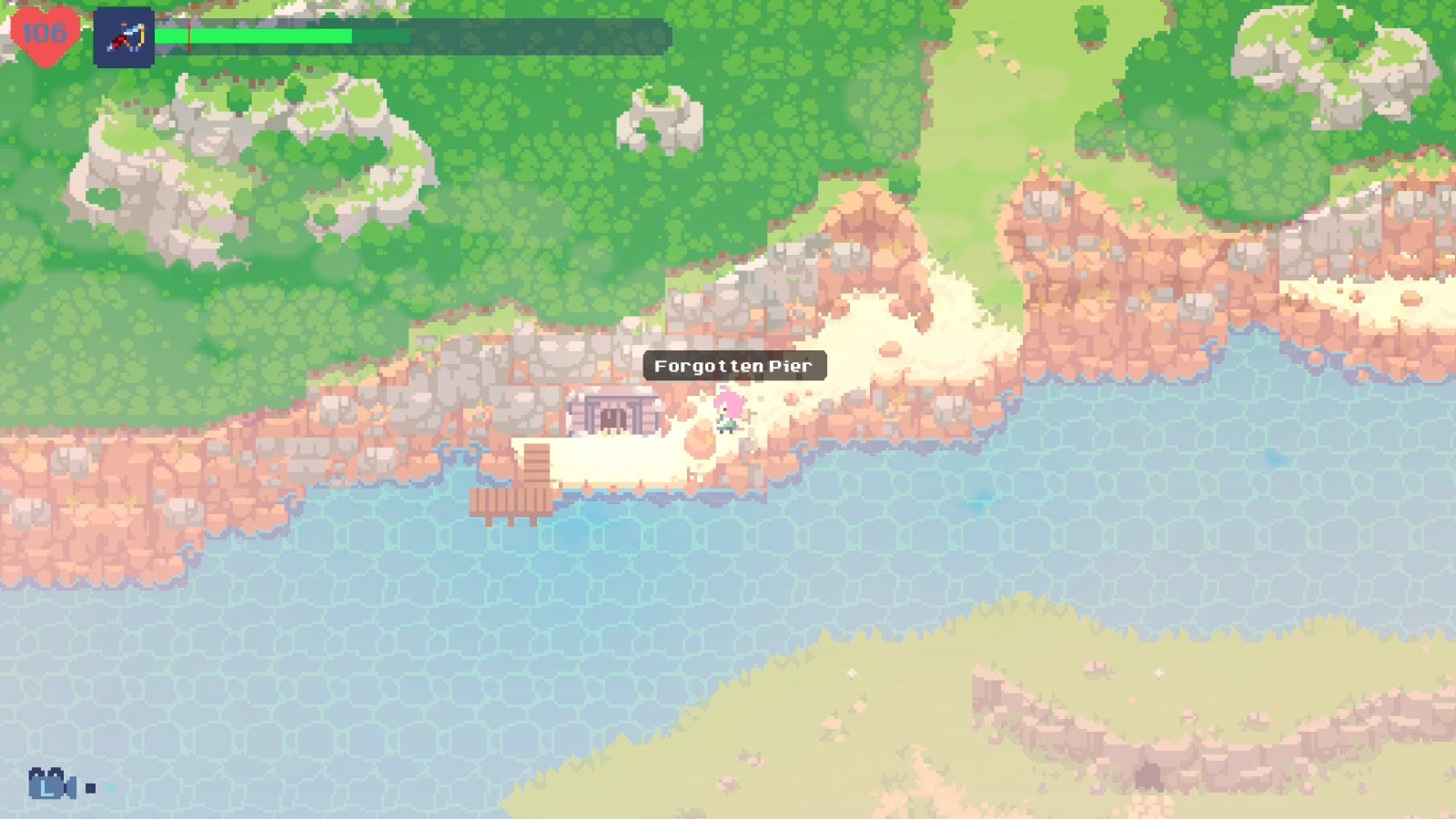Click the Forgotten Pier location banner
Image resolution: width=1456 pixels, height=819 pixels.
(733, 366)
